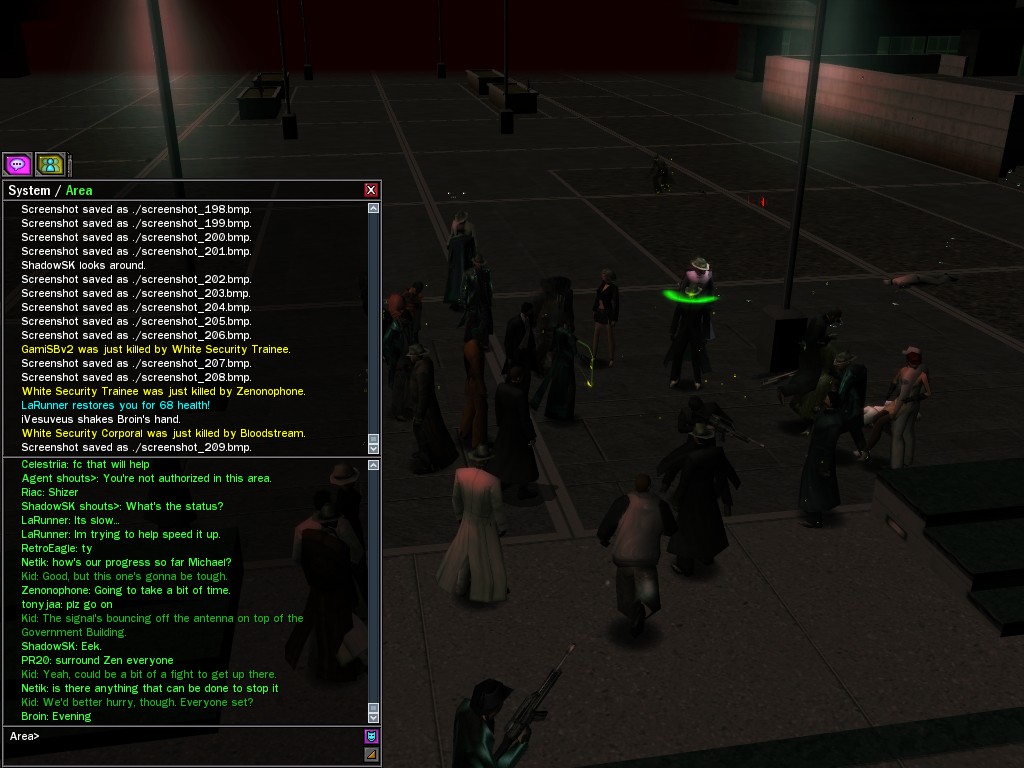Click the orange triangle chat resize button
The height and width of the screenshot is (768, 1024).
point(372,754)
